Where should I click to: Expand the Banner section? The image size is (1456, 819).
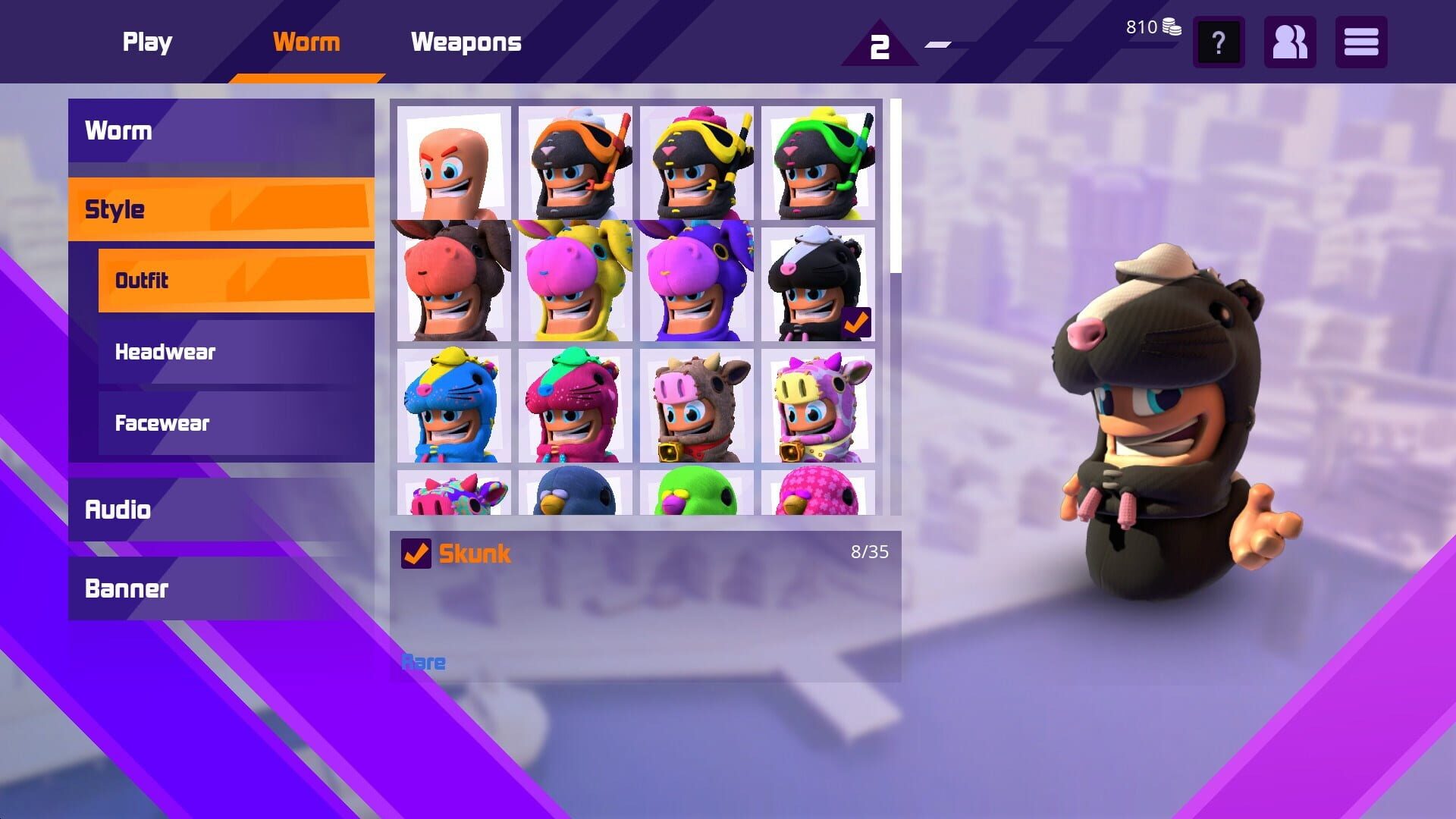[220, 588]
